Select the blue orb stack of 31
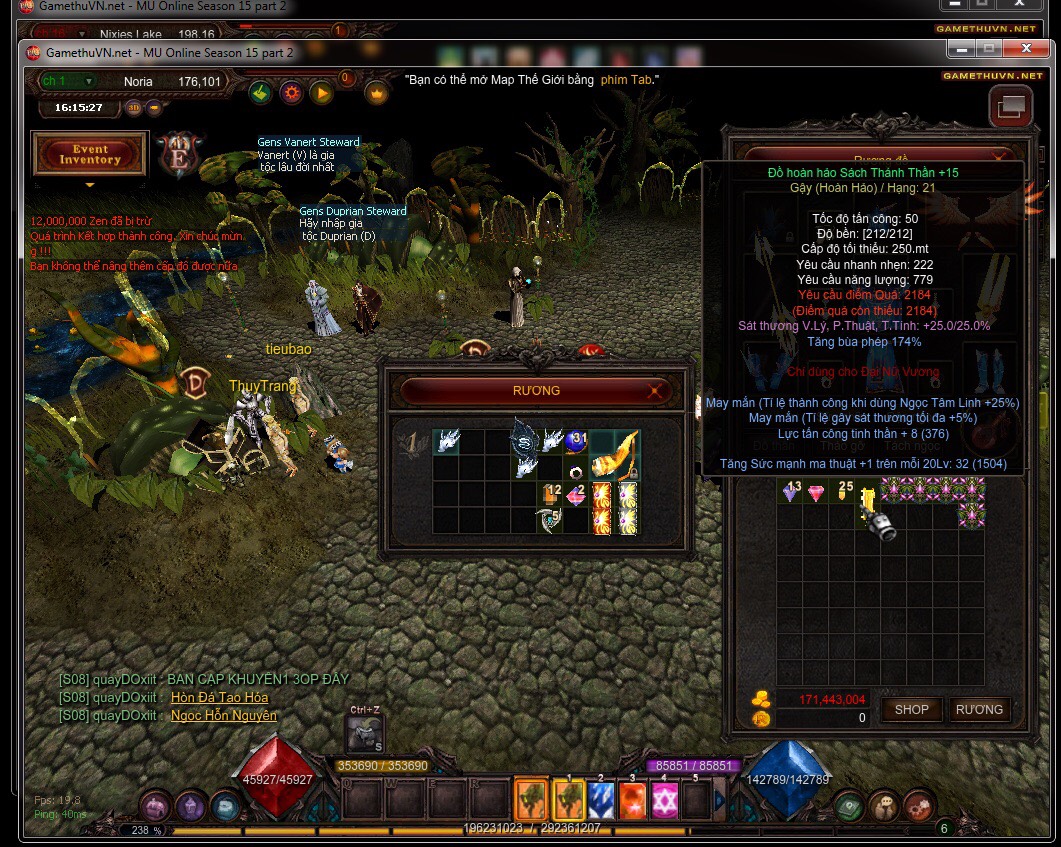 (575, 441)
